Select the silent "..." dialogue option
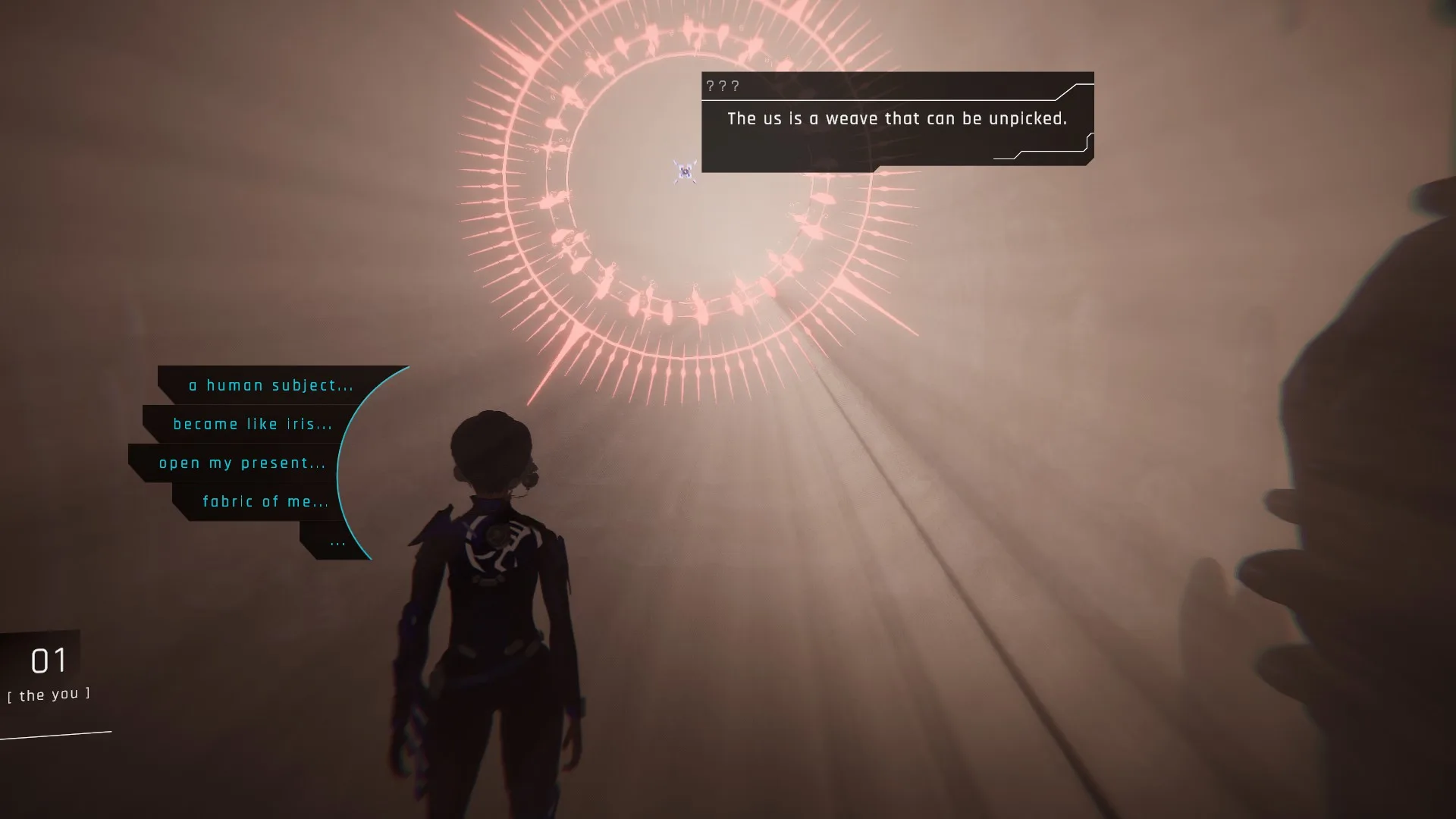Viewport: 1456px width, 819px height. (337, 541)
